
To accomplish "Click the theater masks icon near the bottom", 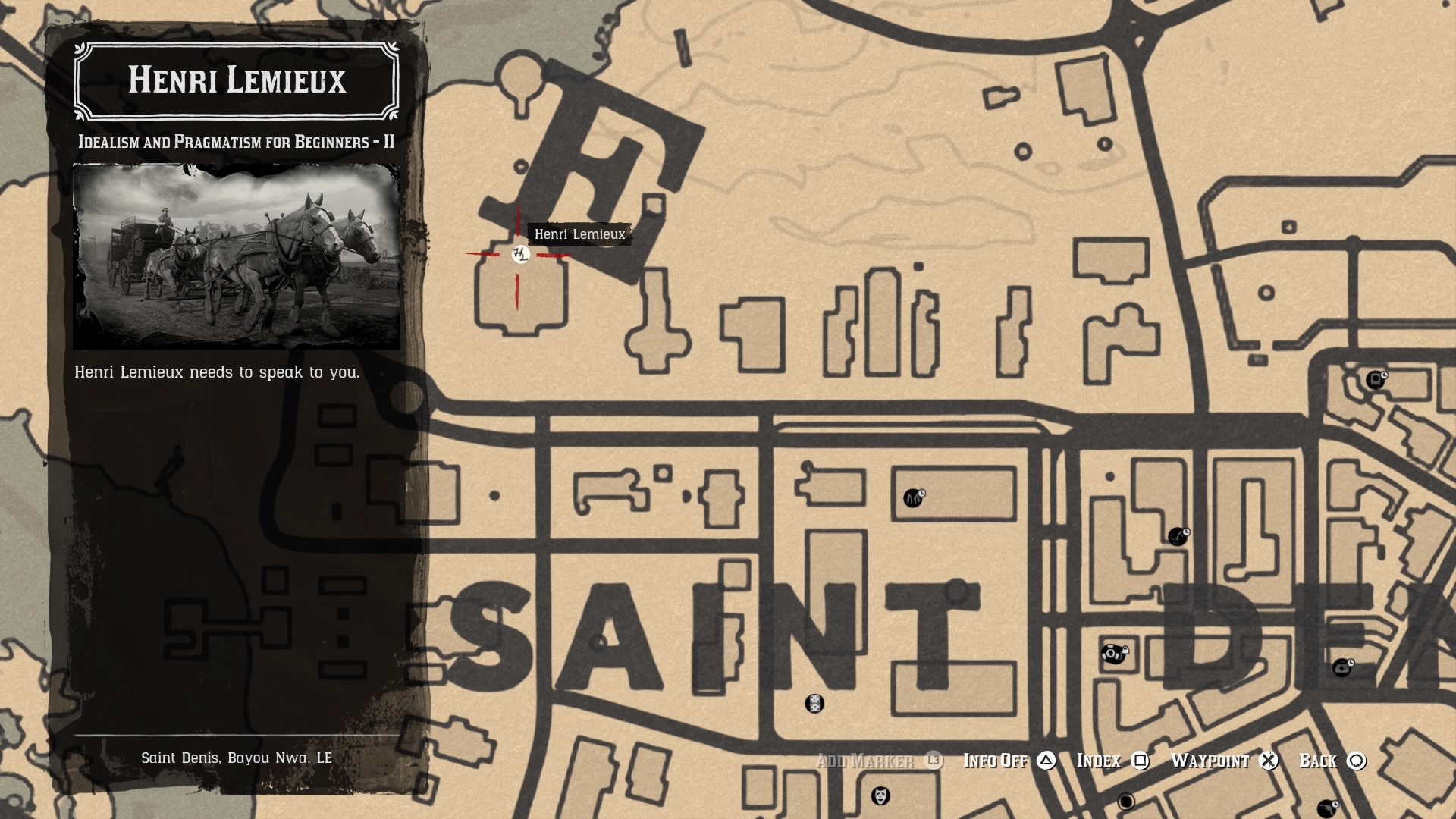I will click(880, 794).
